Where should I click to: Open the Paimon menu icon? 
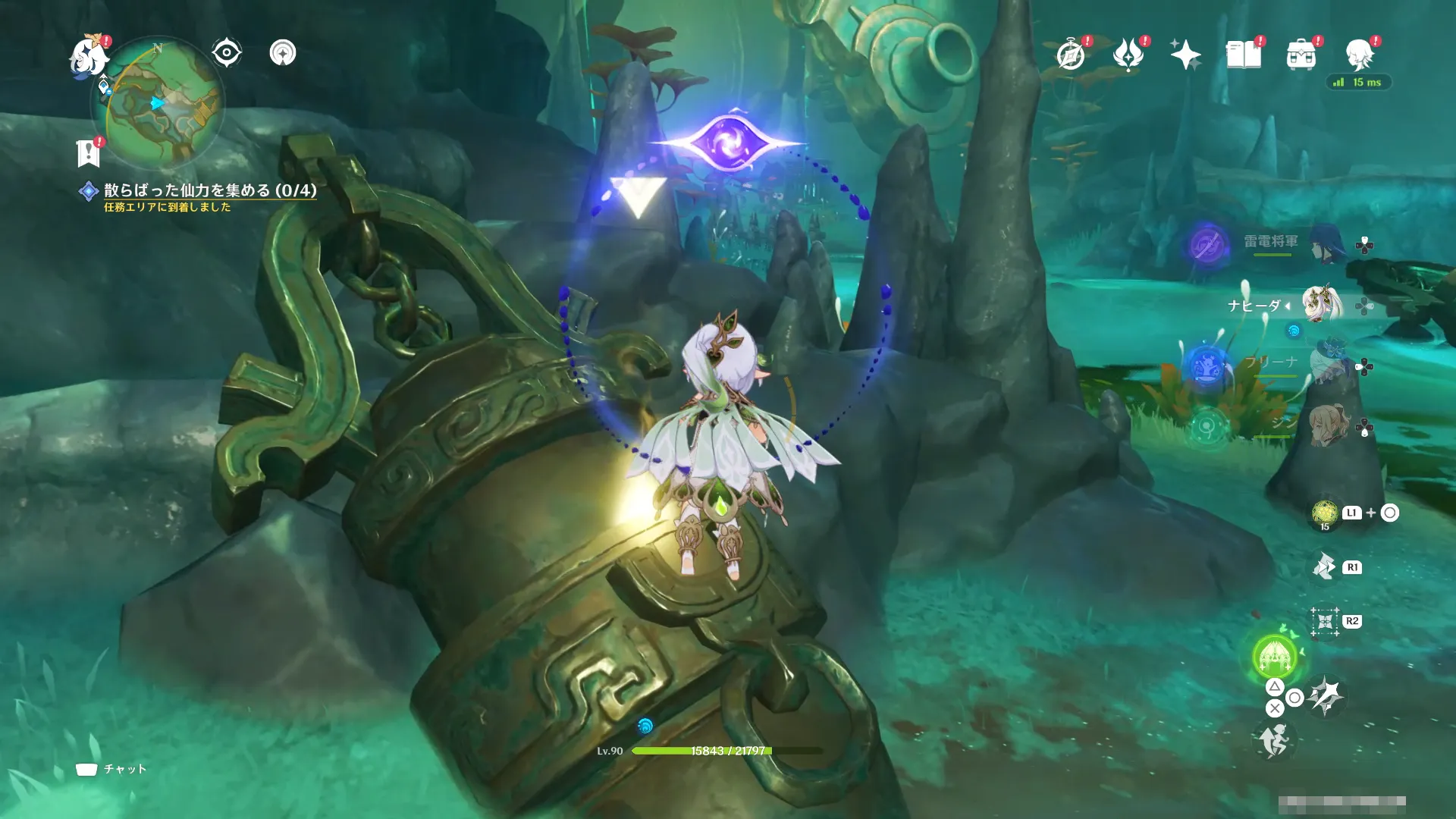[x=89, y=56]
